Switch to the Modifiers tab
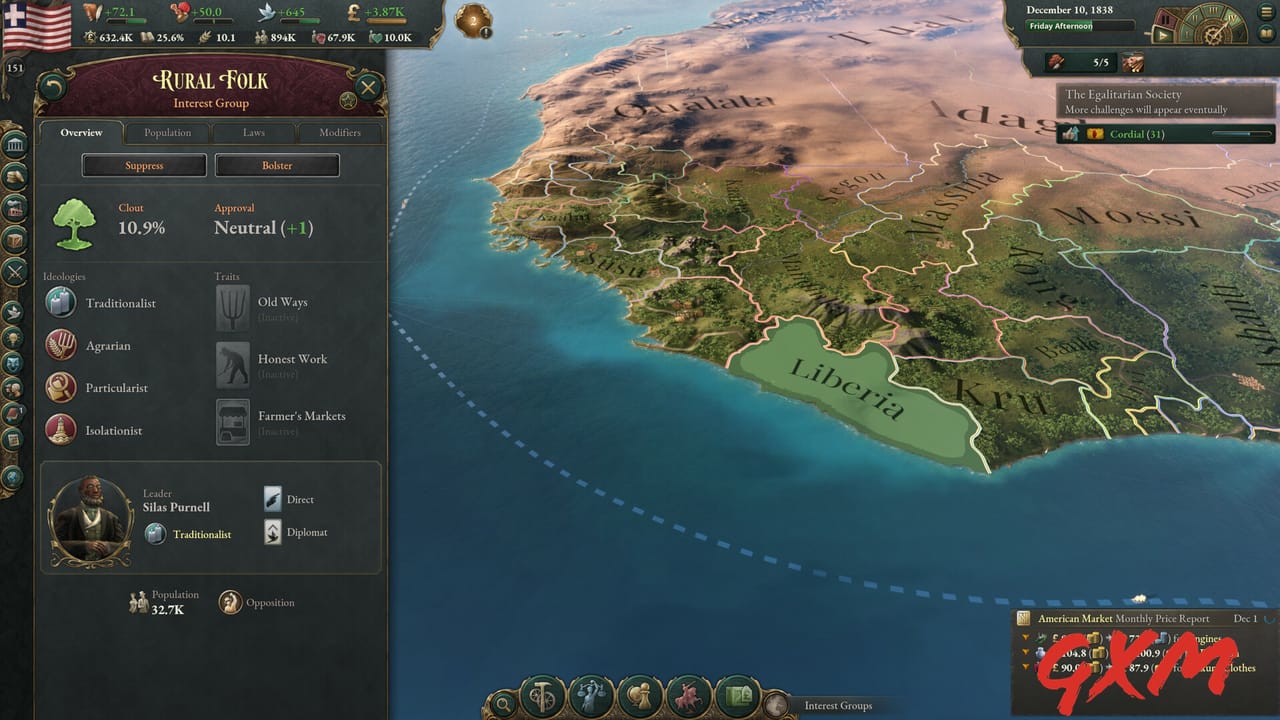 coord(340,132)
